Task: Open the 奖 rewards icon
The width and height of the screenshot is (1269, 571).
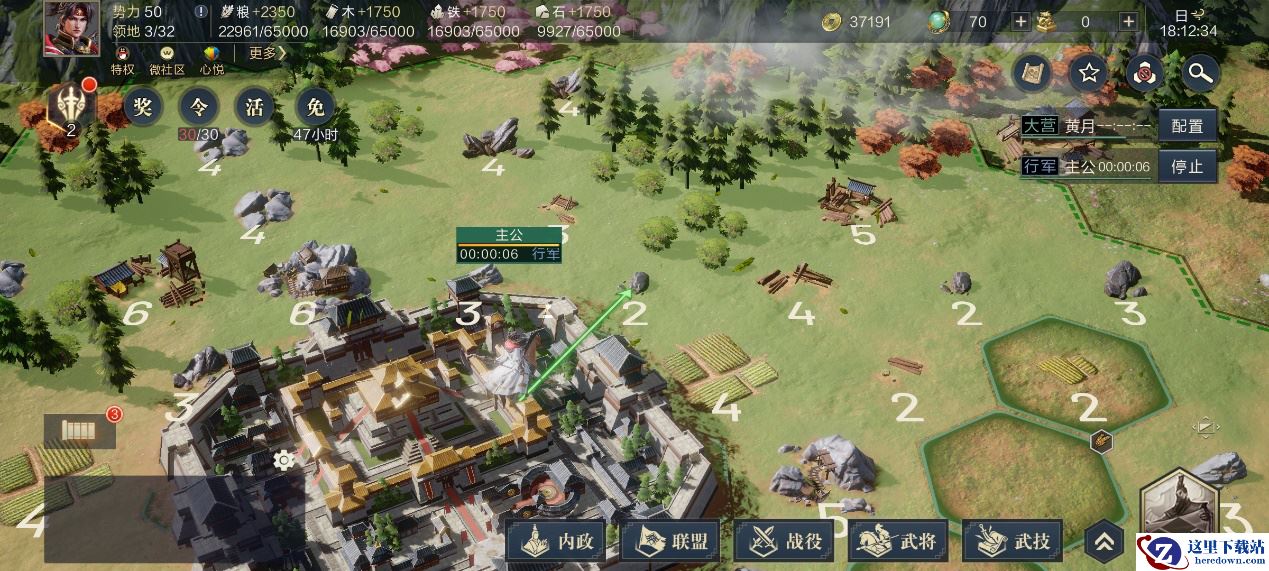Action: click(x=144, y=106)
